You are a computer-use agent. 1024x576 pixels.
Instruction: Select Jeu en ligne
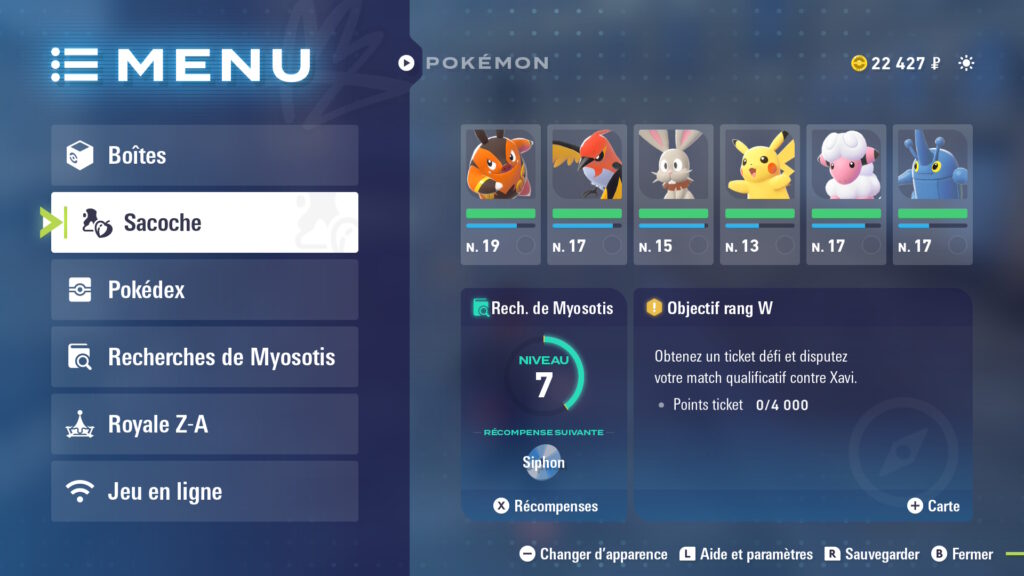[x=204, y=491]
